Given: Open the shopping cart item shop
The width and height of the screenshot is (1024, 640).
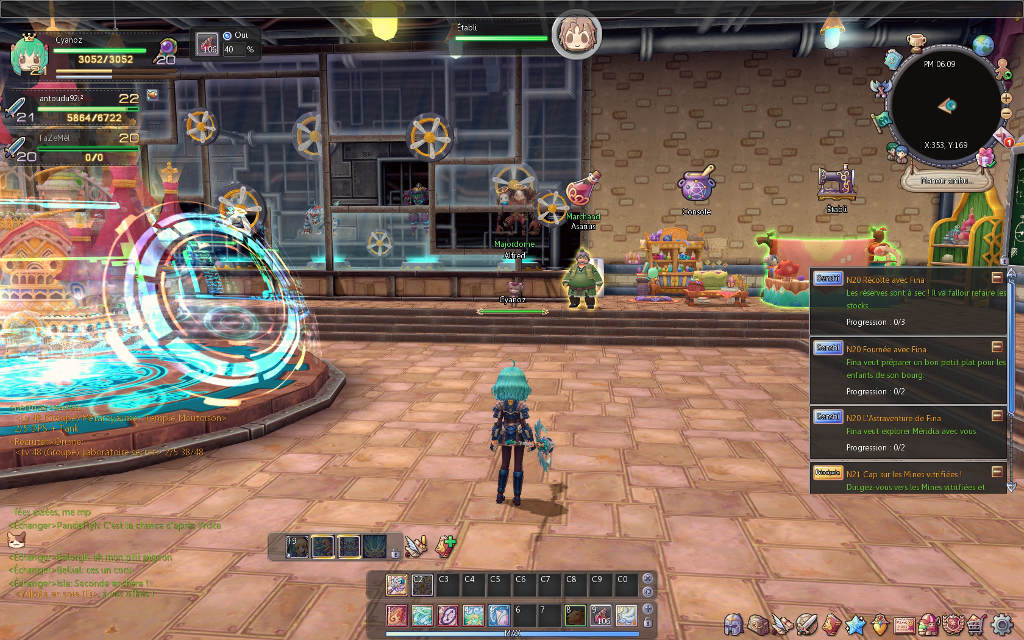Looking at the screenshot, I should pos(976,625).
